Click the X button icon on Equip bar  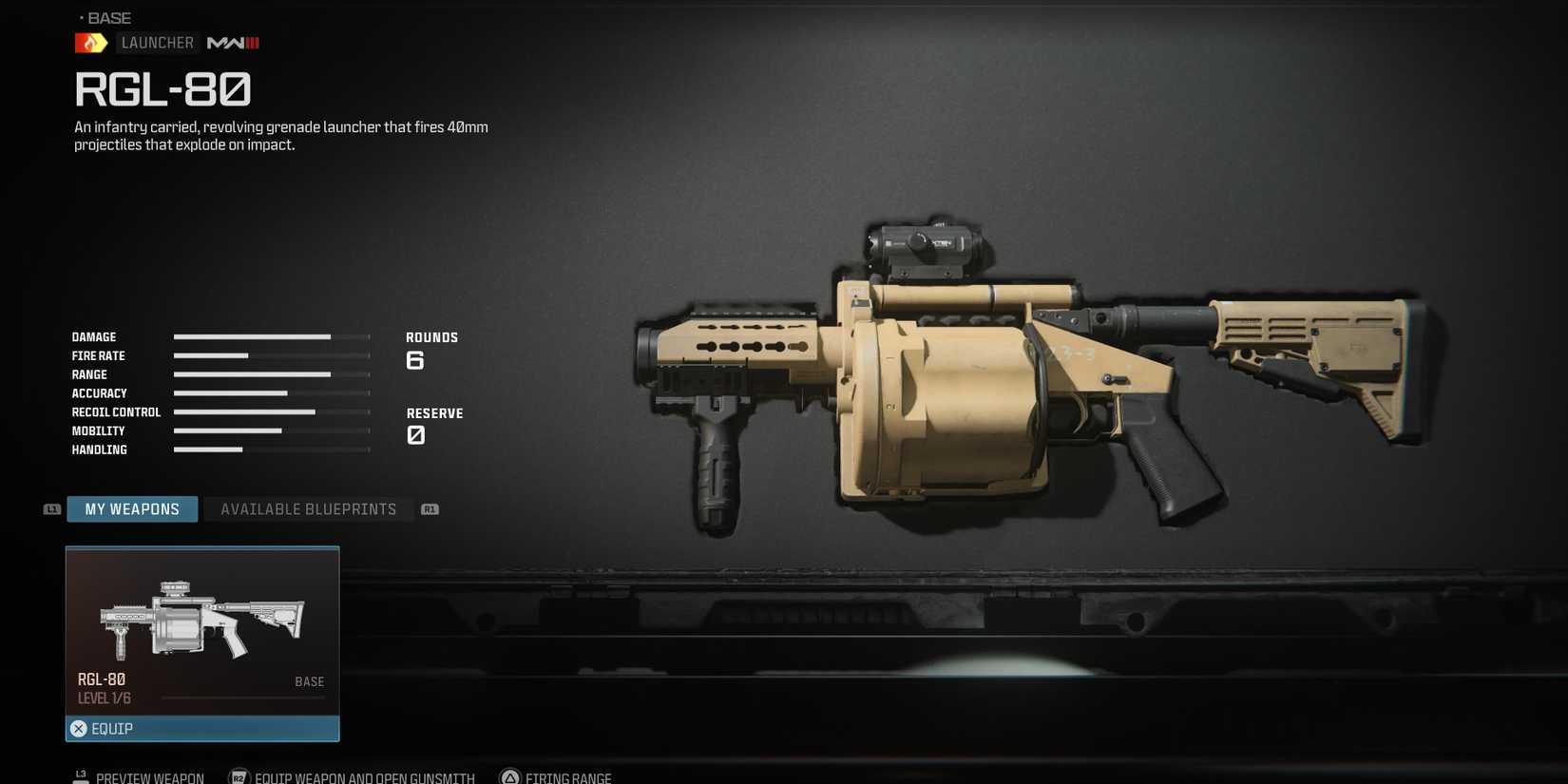pos(78,728)
